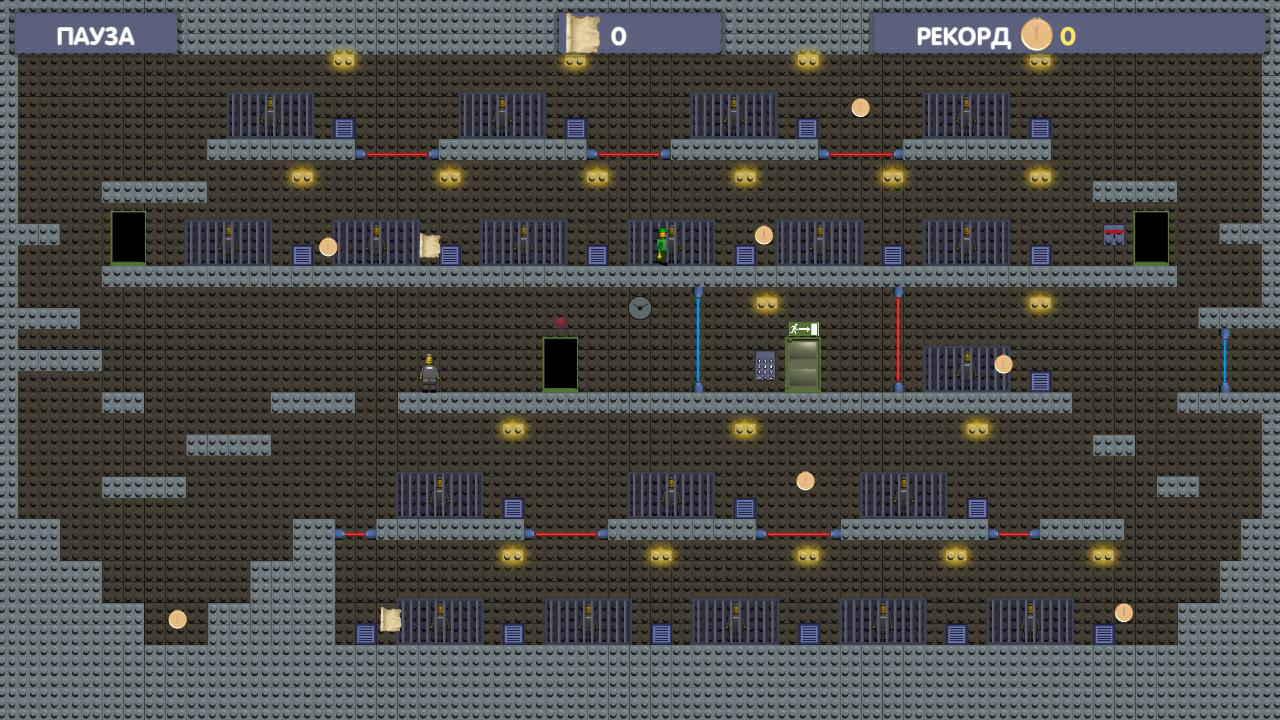Click the green elevator door below the exit sign

pyautogui.click(x=800, y=365)
